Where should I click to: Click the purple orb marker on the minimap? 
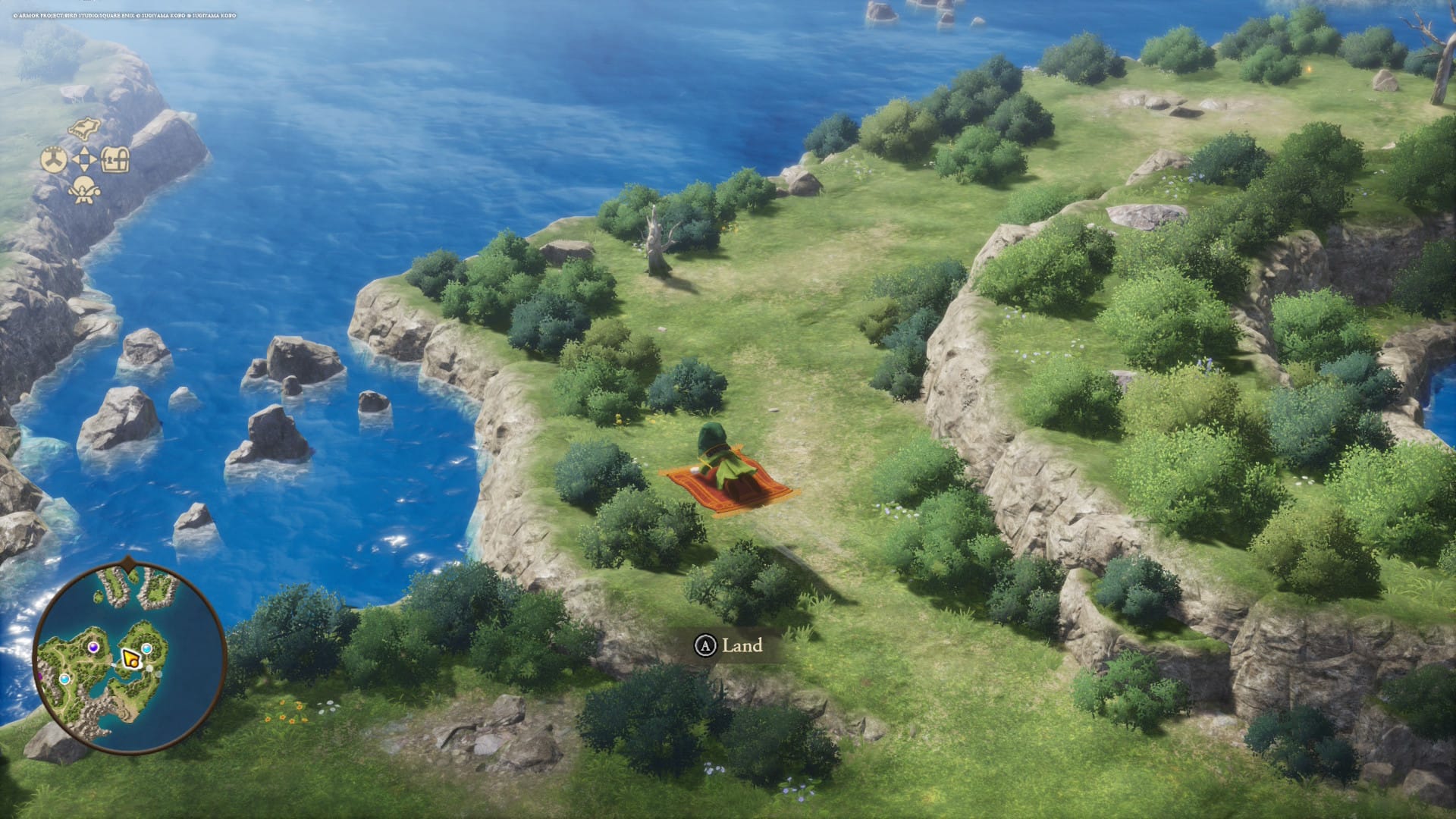tap(94, 648)
